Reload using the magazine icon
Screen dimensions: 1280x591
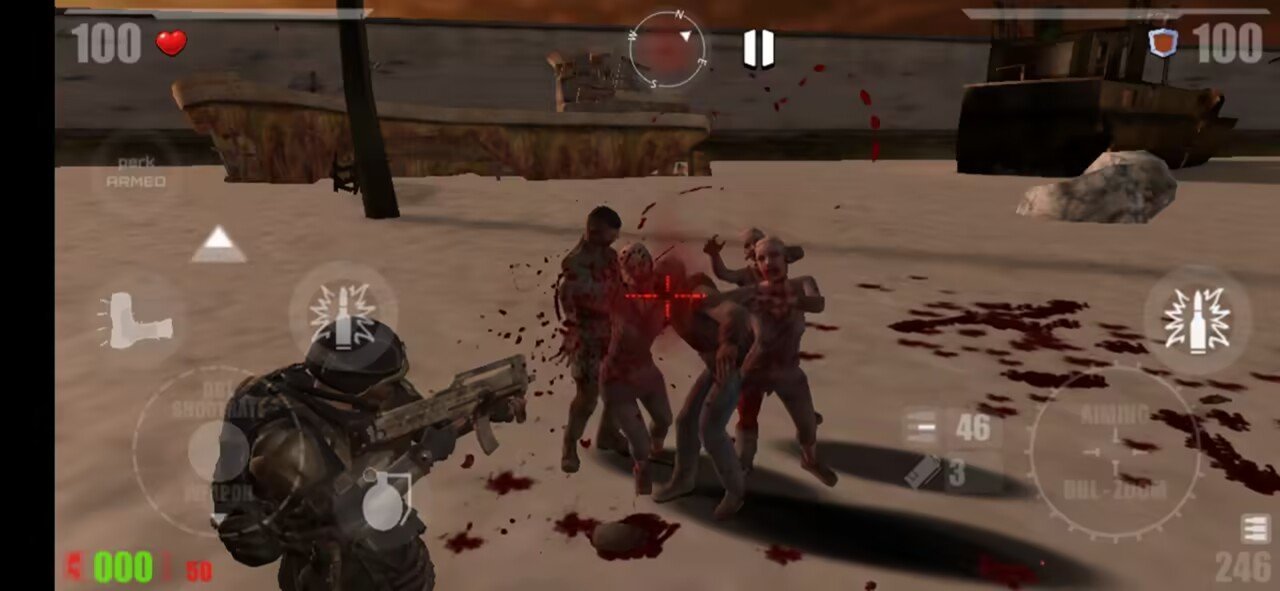pyautogui.click(x=922, y=473)
